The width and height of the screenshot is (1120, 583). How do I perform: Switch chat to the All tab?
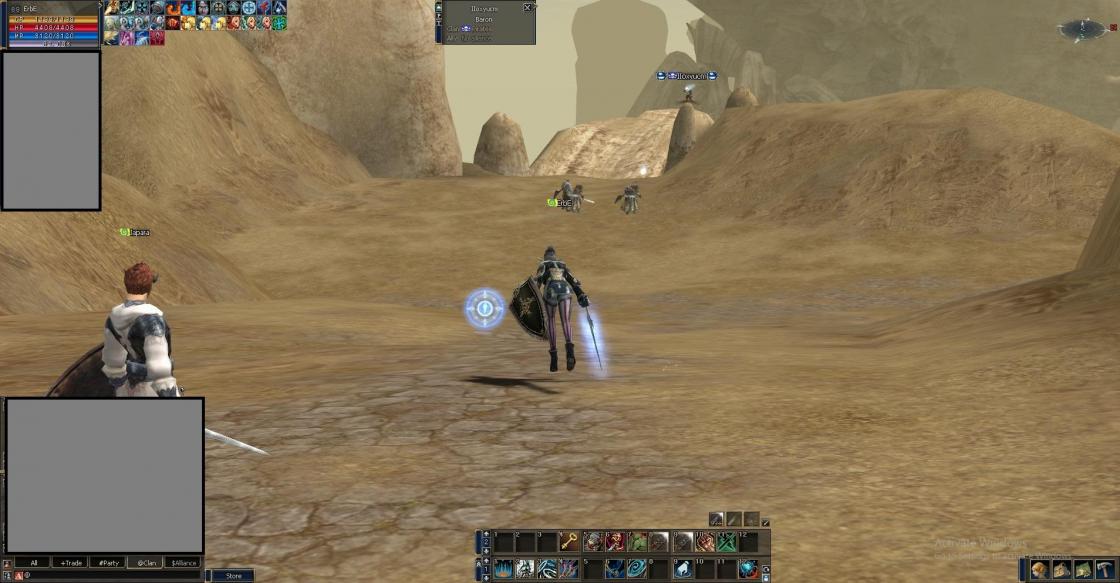[33, 563]
